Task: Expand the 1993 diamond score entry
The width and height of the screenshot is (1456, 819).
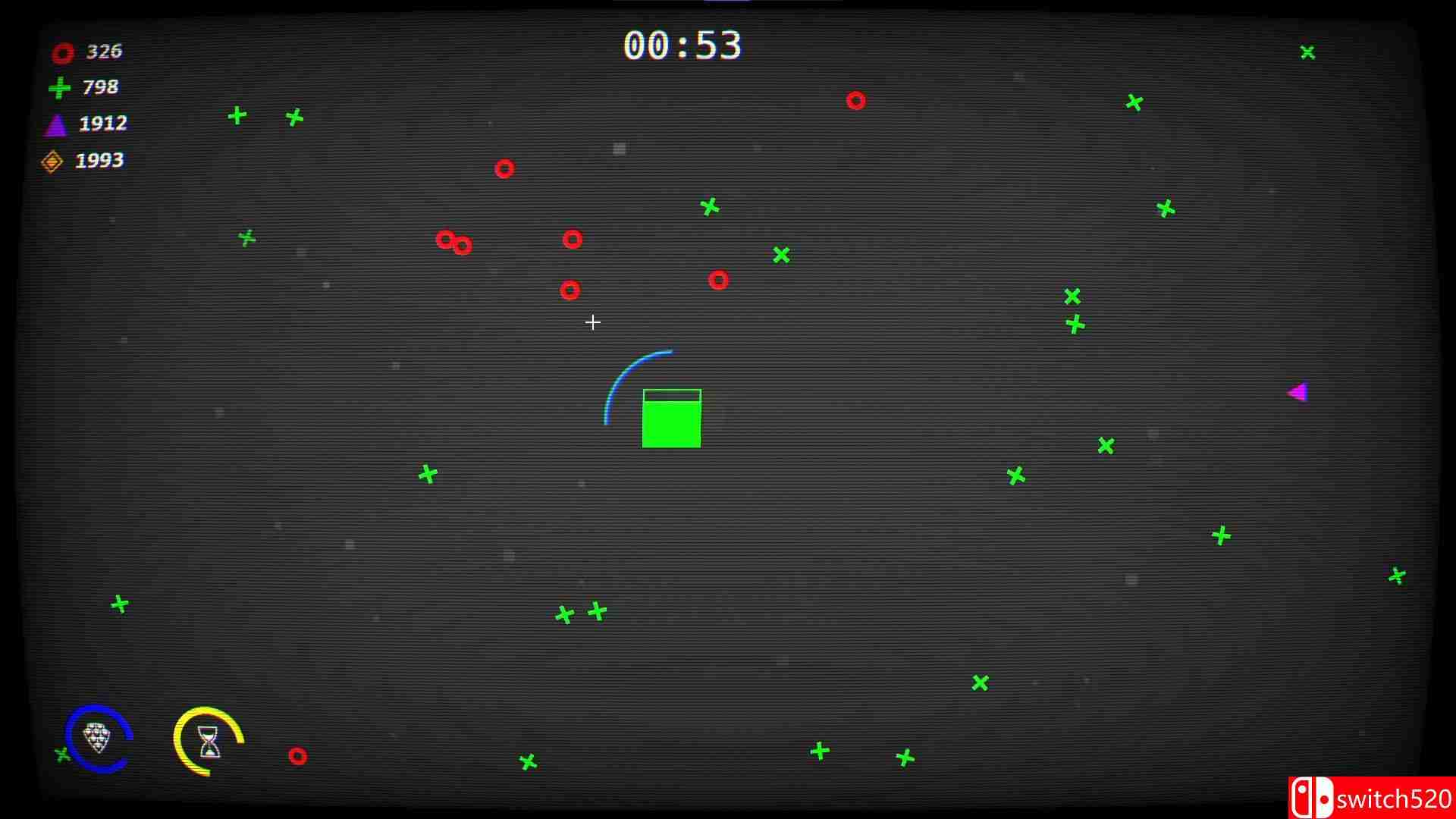Action: [x=99, y=160]
